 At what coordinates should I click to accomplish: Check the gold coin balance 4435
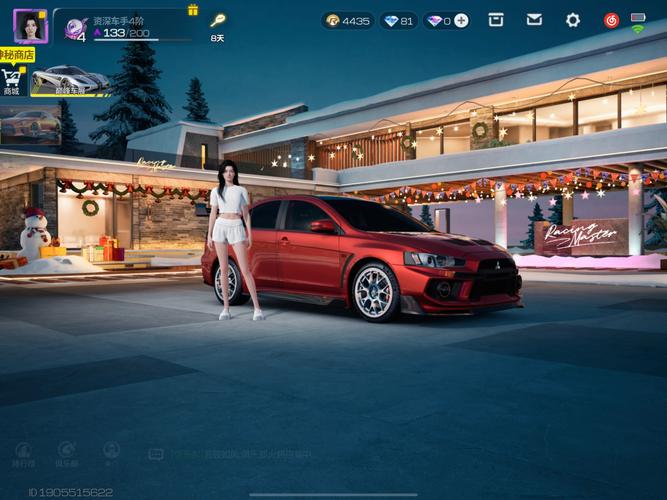point(348,20)
